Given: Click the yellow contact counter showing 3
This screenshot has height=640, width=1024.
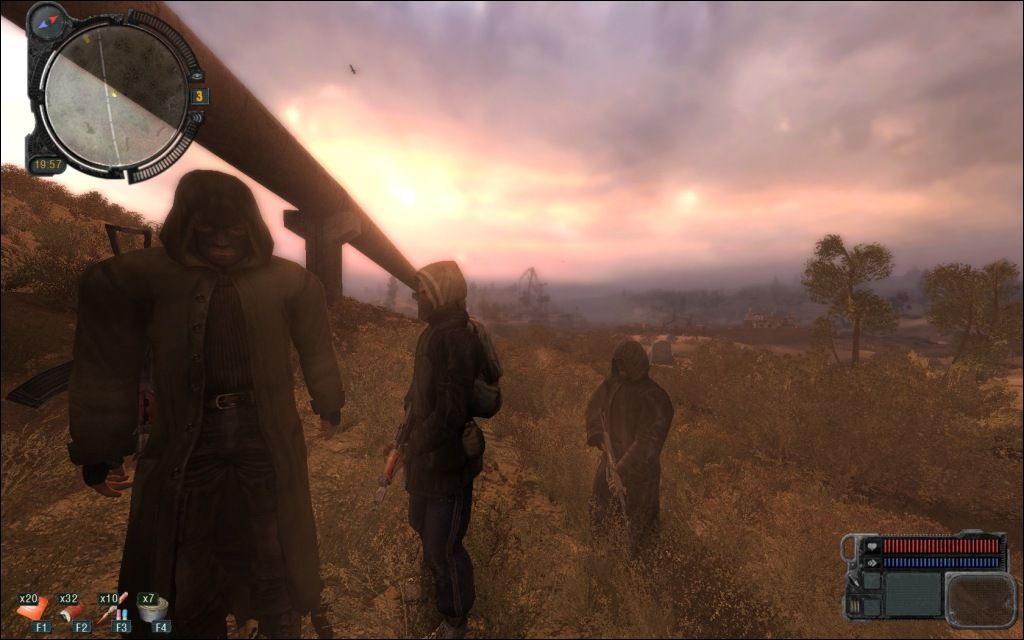Looking at the screenshot, I should click(199, 96).
